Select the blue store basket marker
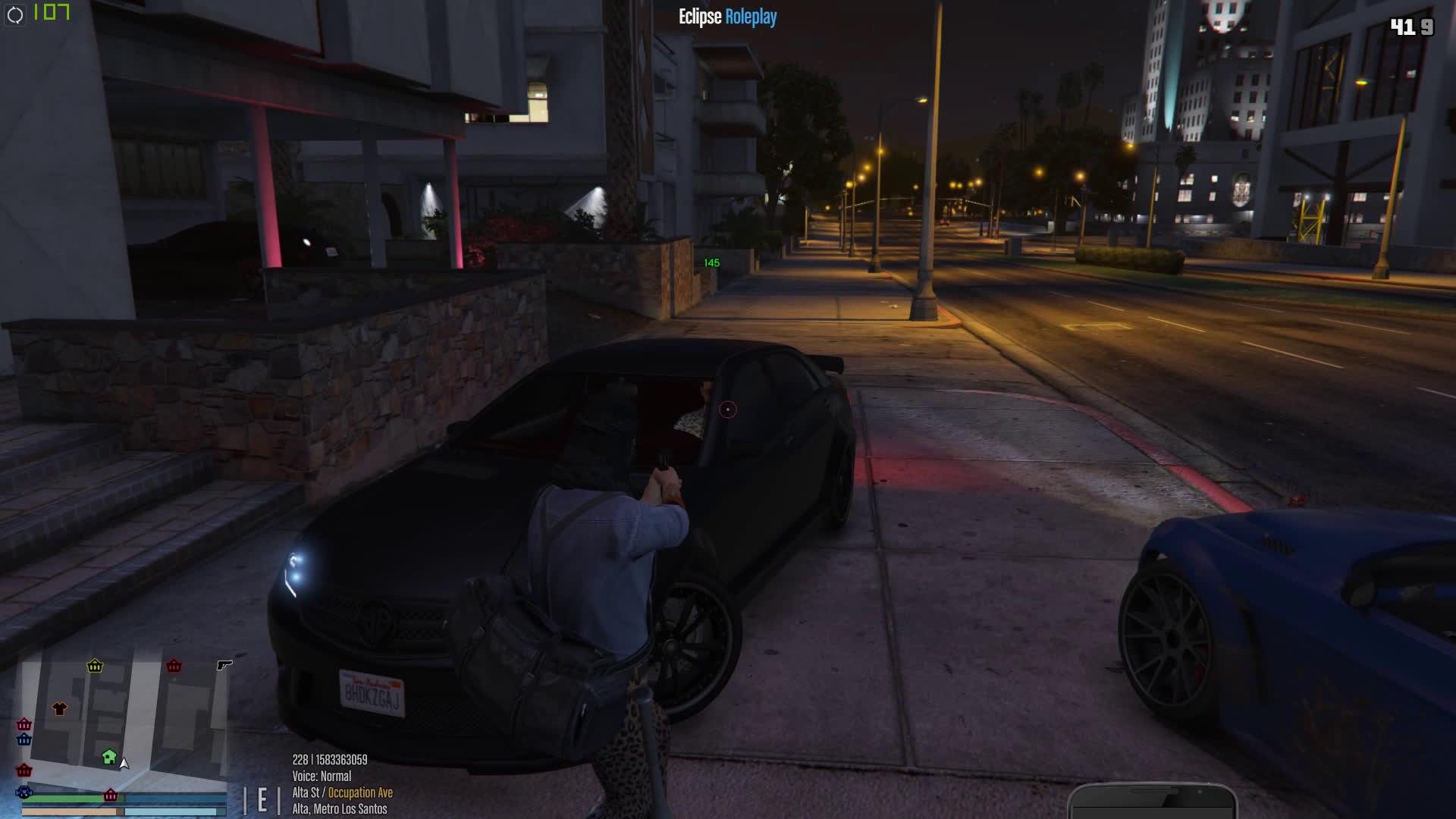The width and height of the screenshot is (1456, 819). [24, 739]
